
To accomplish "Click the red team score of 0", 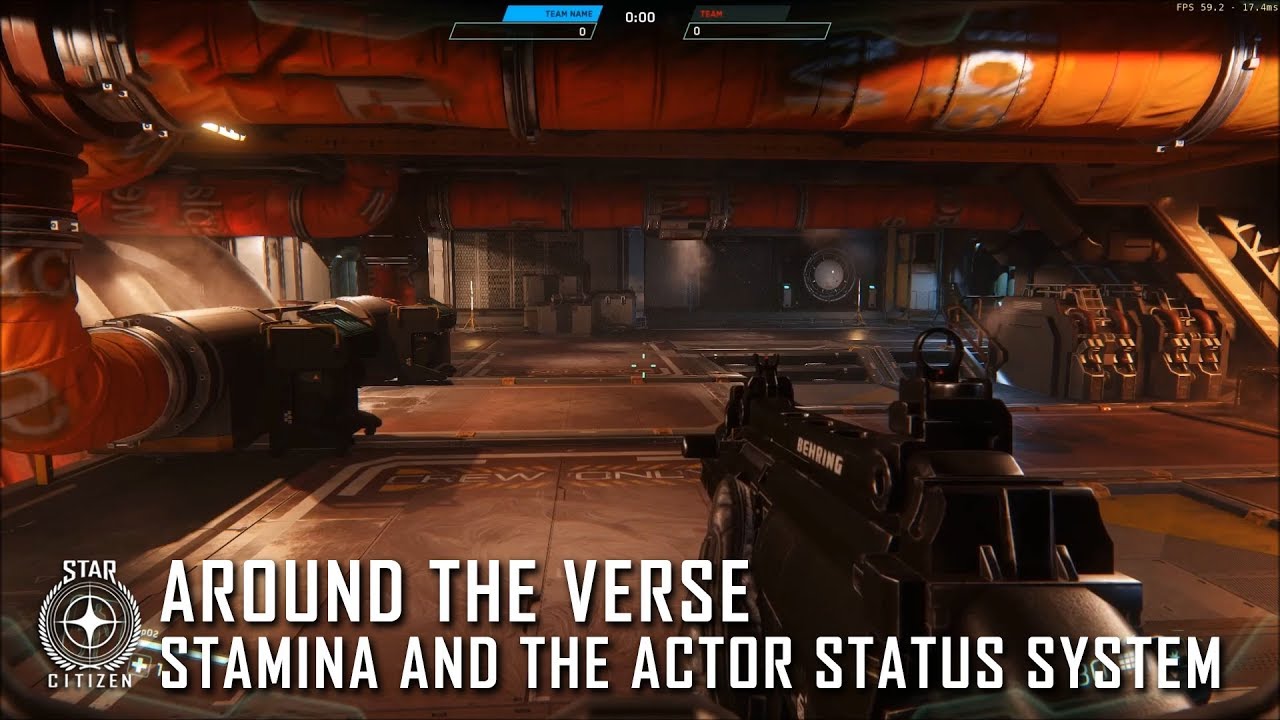I will tap(698, 30).
